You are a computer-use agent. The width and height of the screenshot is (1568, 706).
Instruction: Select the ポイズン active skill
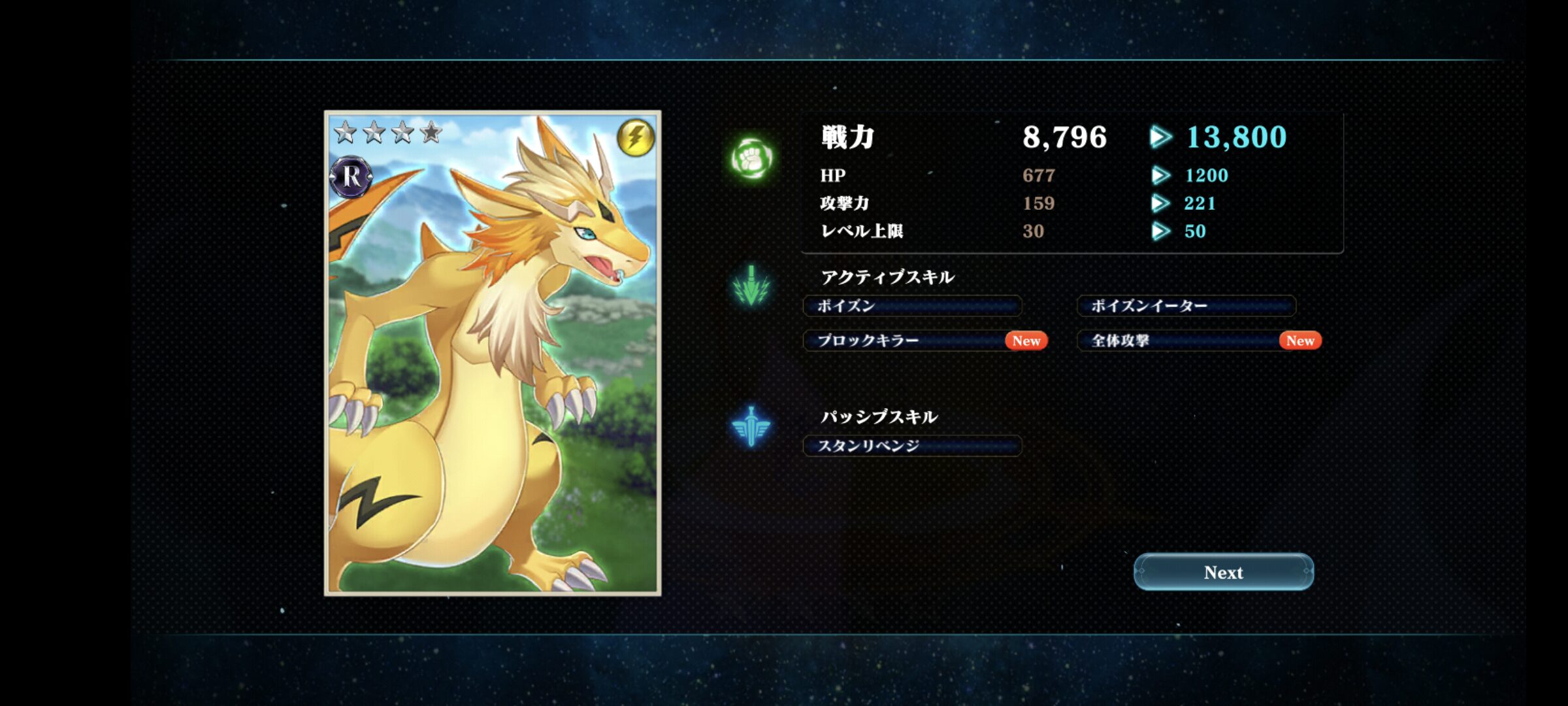pyautogui.click(x=912, y=306)
